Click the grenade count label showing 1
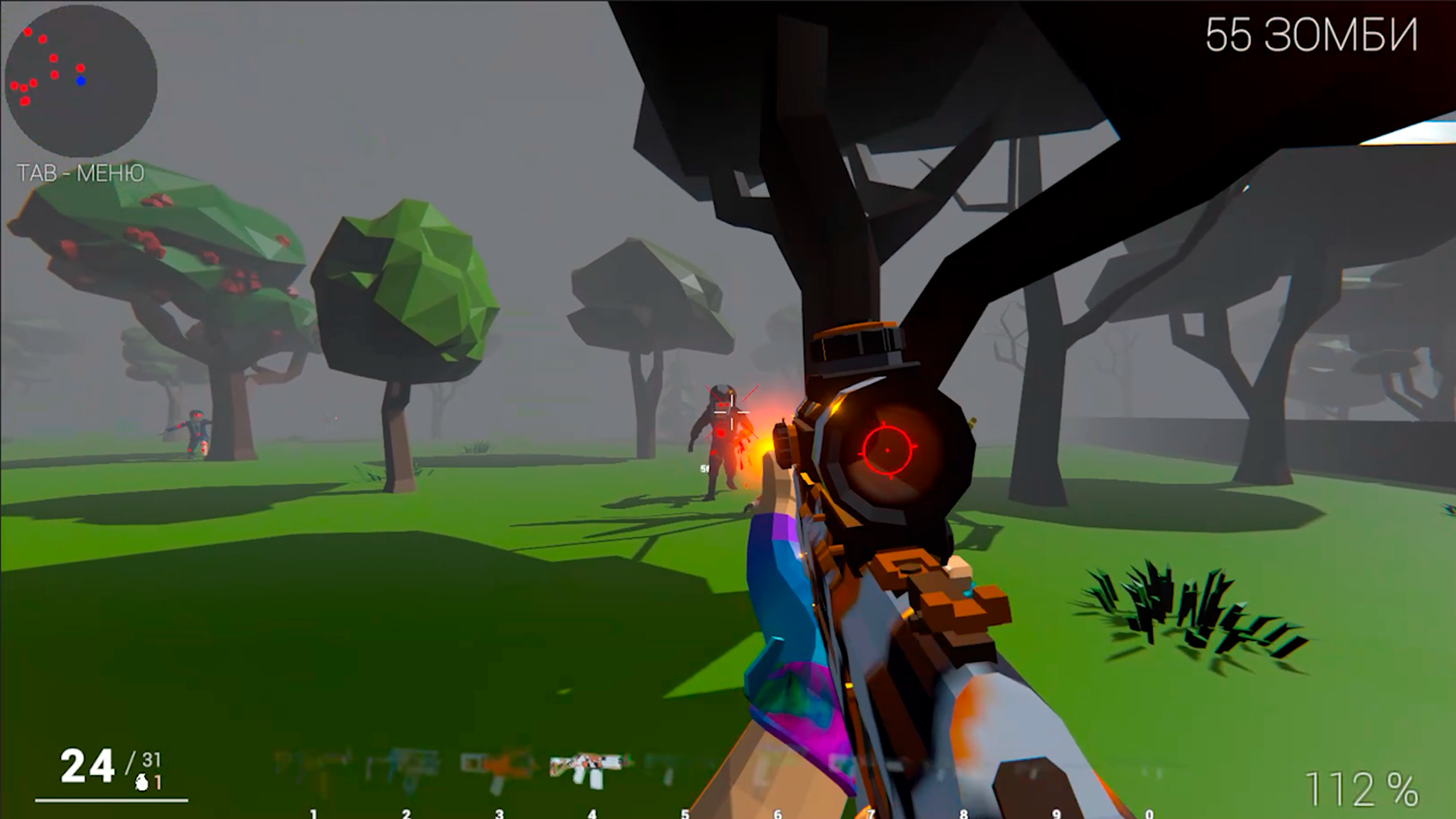This screenshot has height=819, width=1456. click(158, 783)
